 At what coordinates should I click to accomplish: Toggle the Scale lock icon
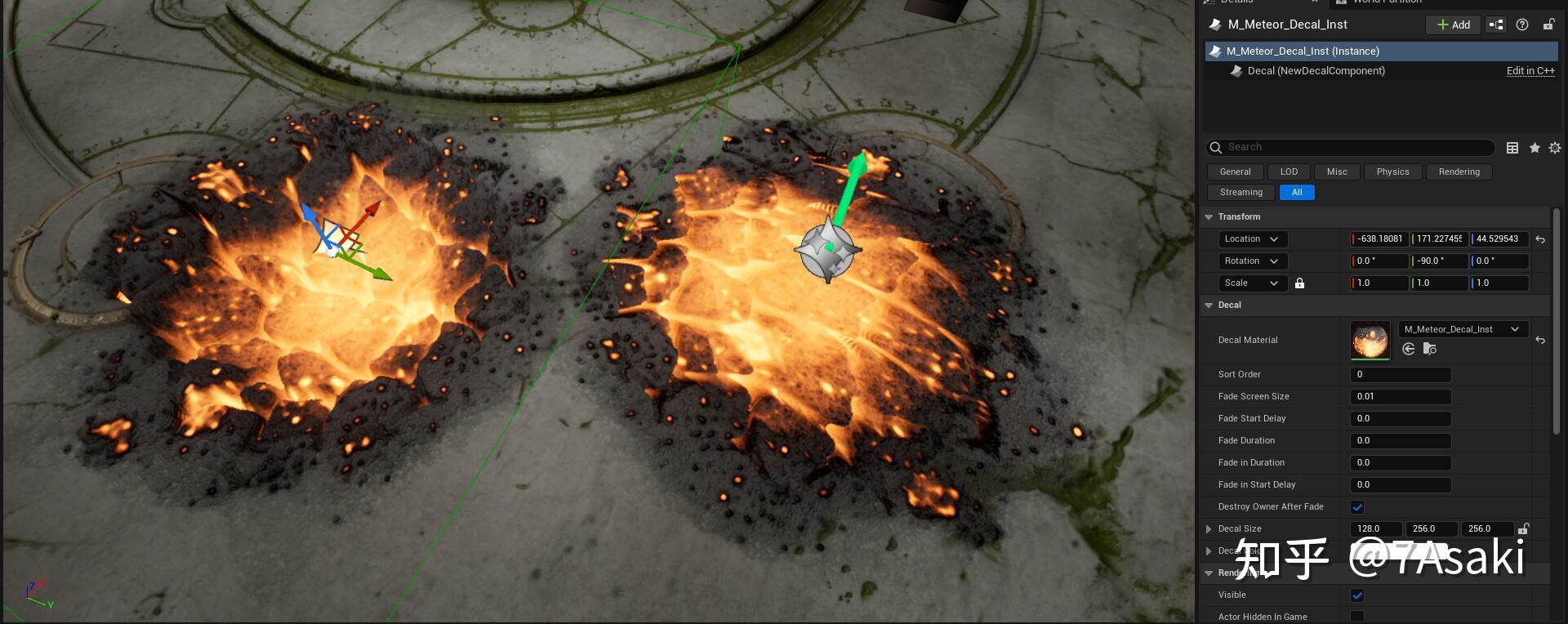[1299, 283]
